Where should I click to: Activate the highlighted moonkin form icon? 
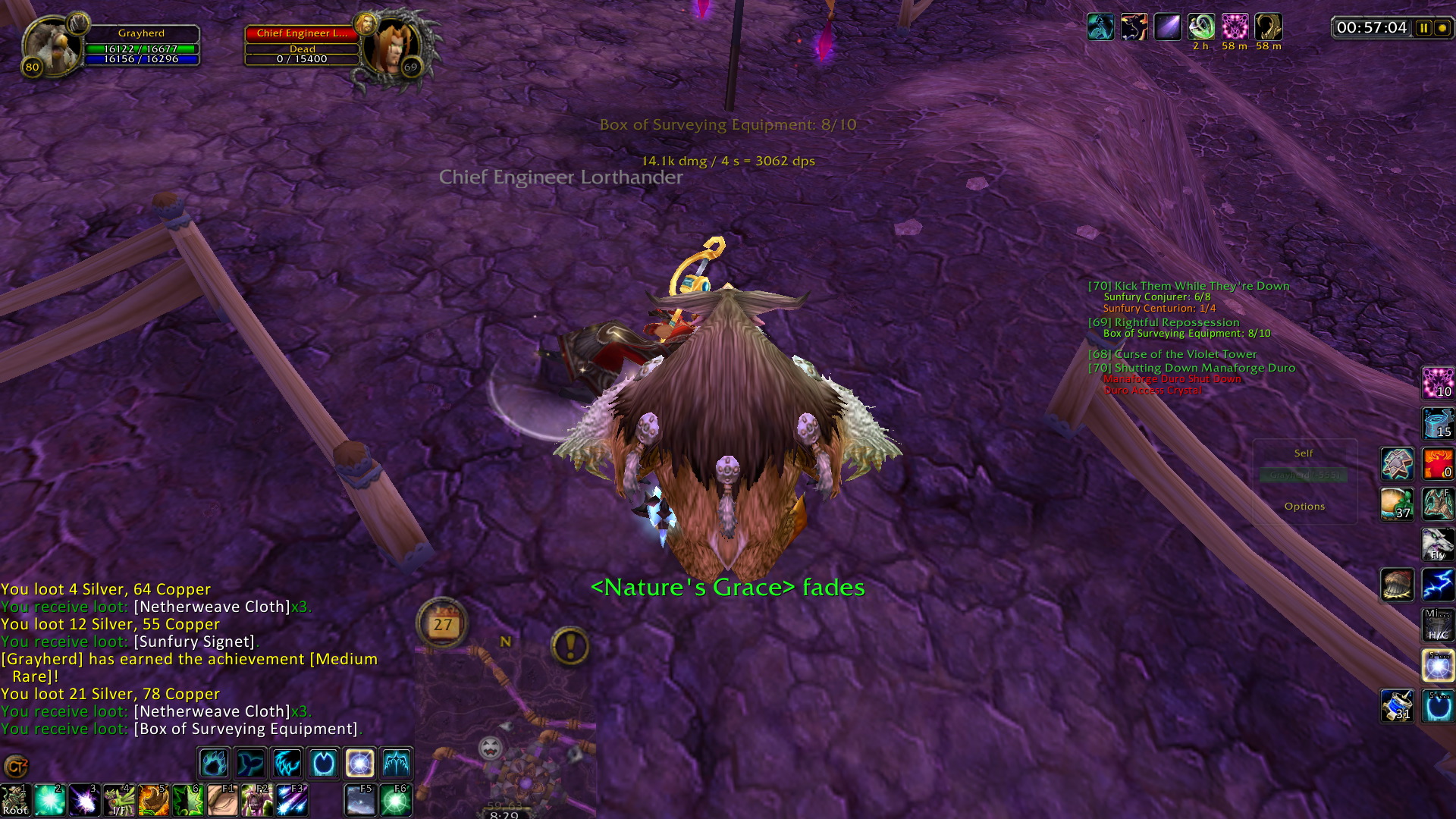359,763
